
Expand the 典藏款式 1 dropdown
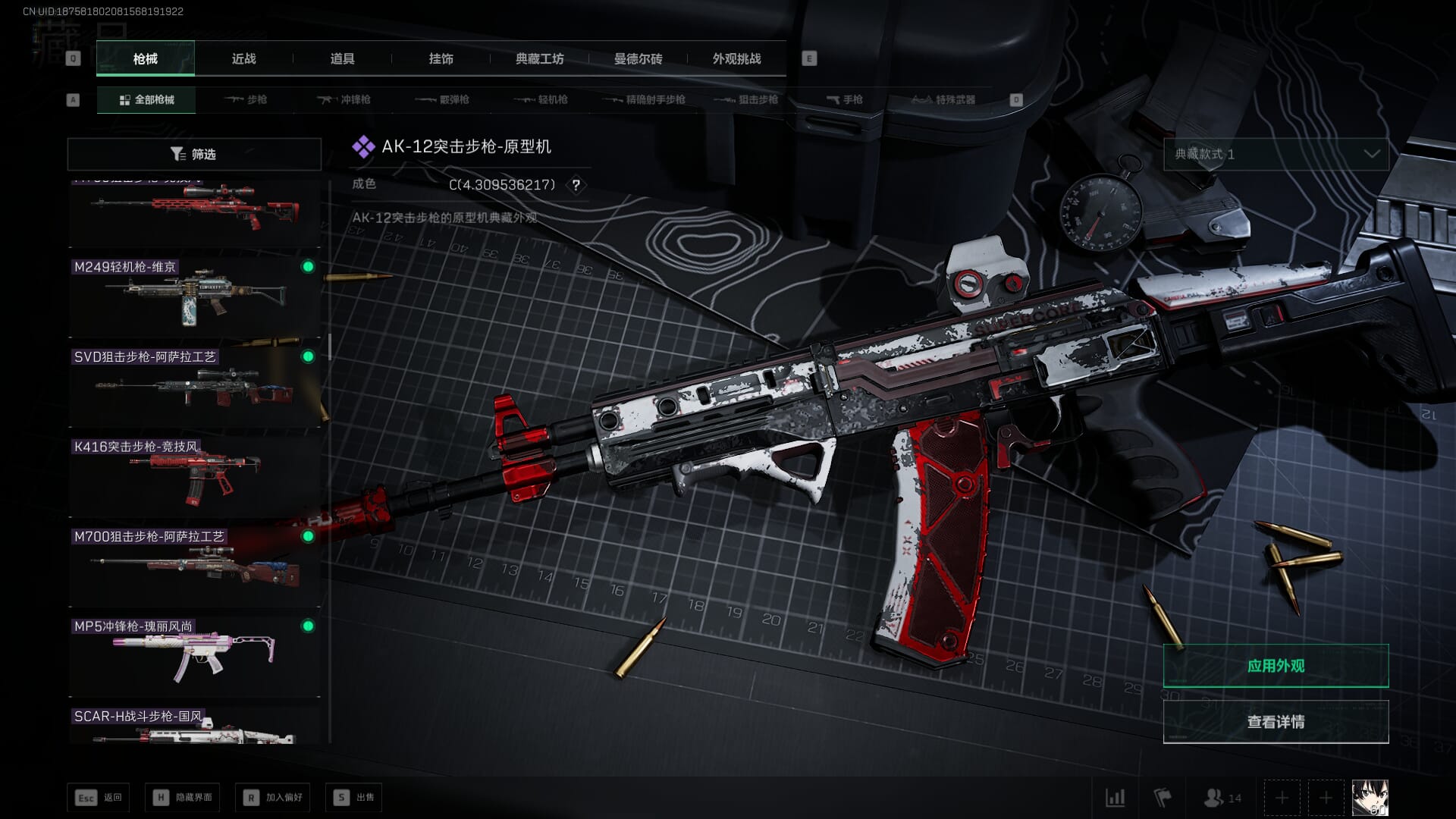coord(1276,154)
